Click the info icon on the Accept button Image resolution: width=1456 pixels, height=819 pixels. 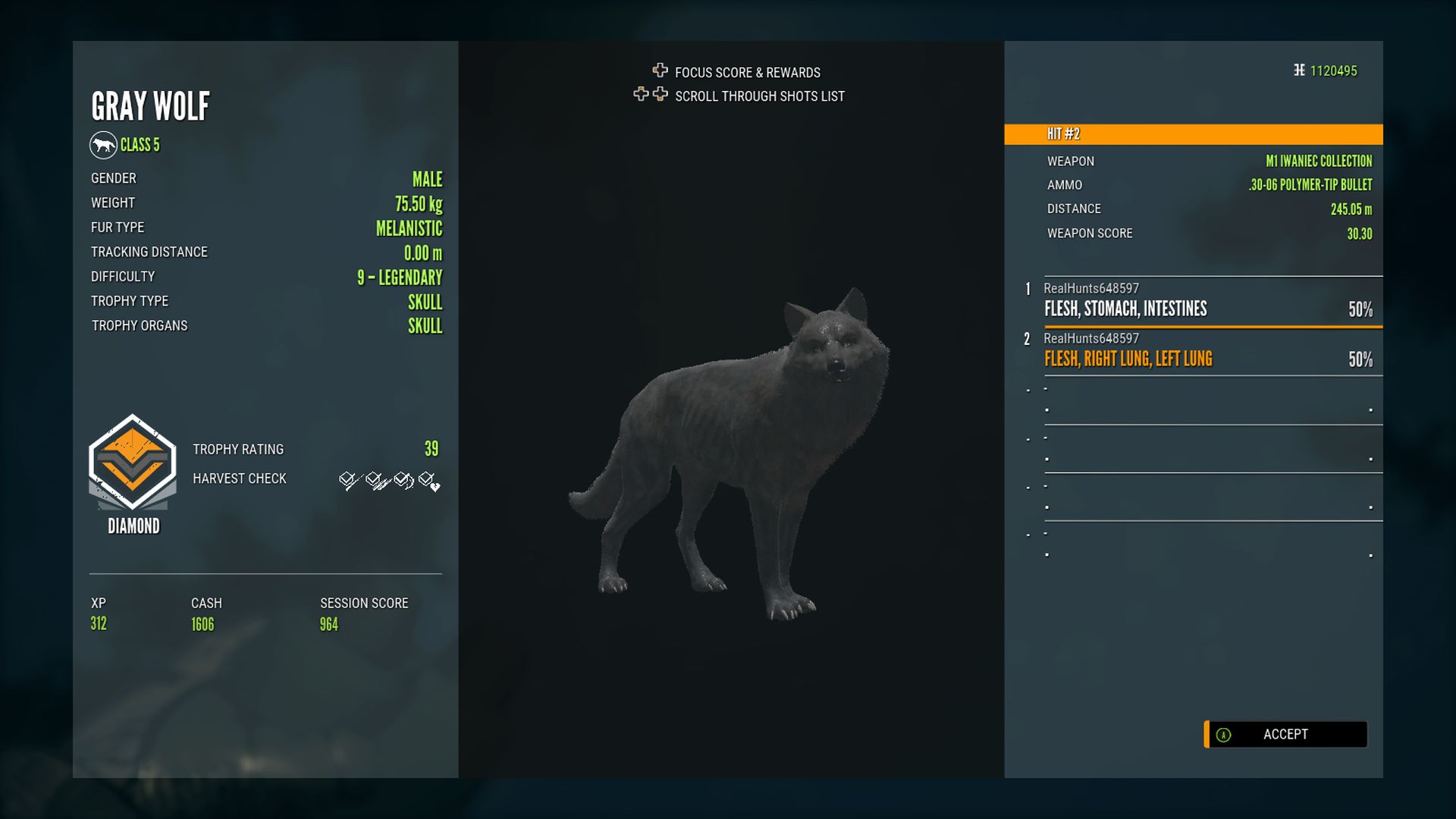(x=1222, y=734)
